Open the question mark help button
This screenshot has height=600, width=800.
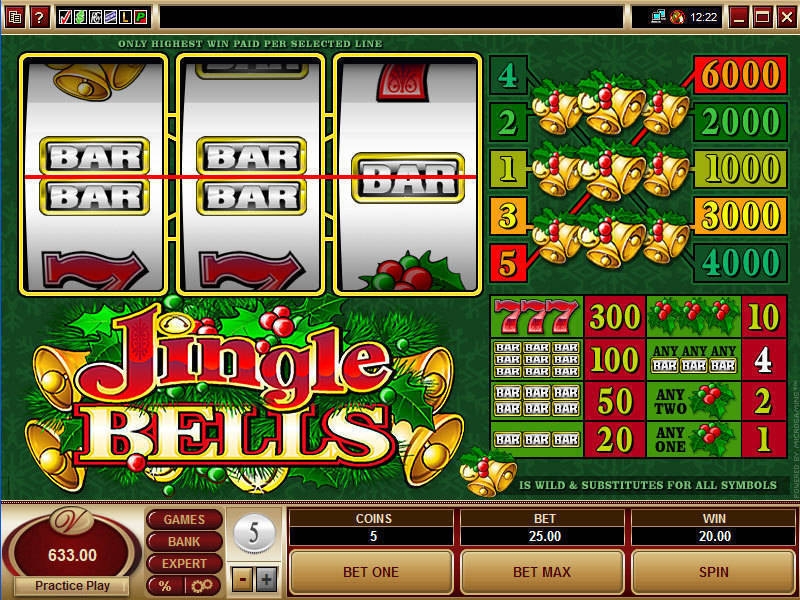click(x=38, y=16)
